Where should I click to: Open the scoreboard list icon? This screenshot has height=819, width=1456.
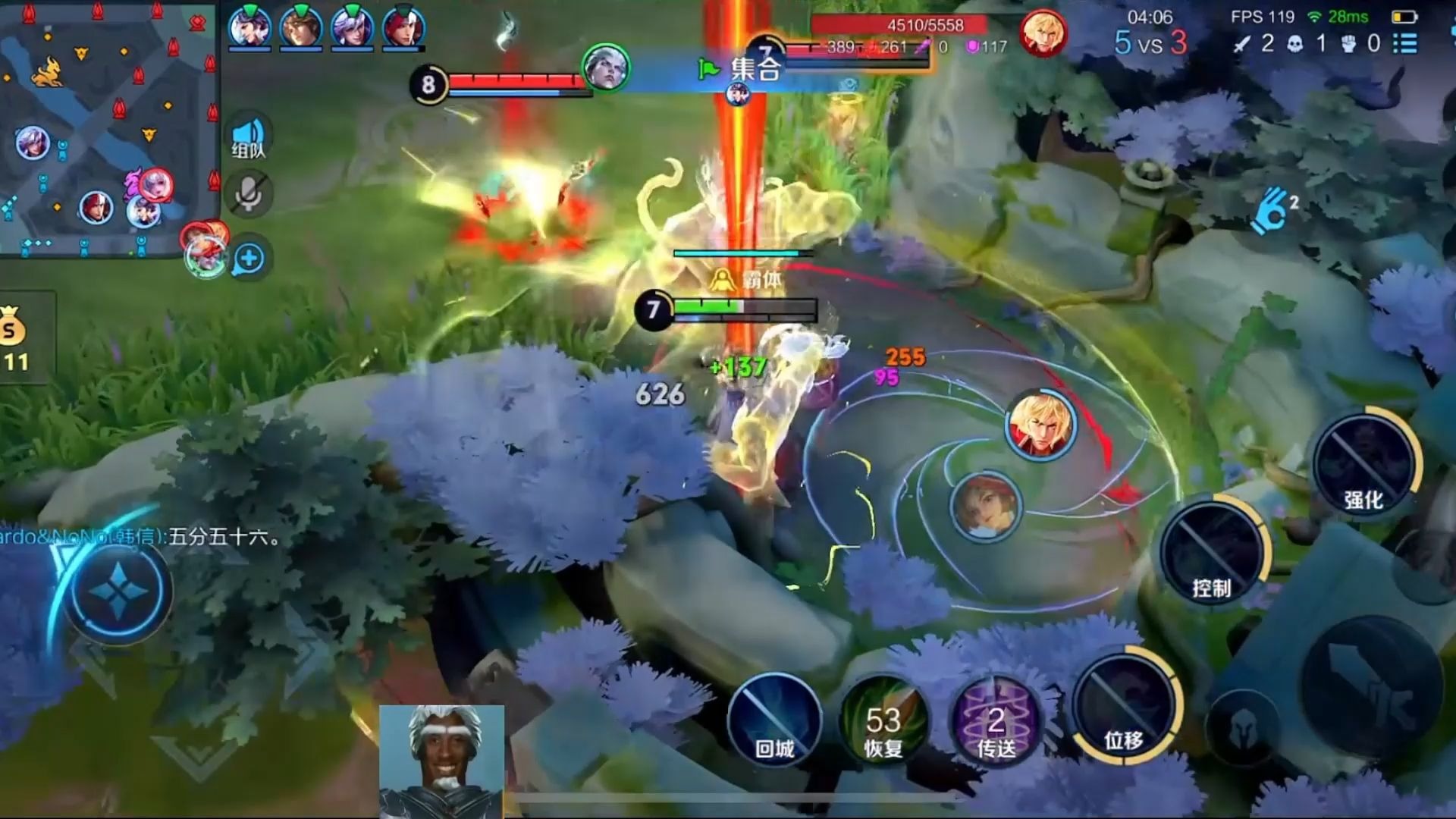pyautogui.click(x=1404, y=43)
